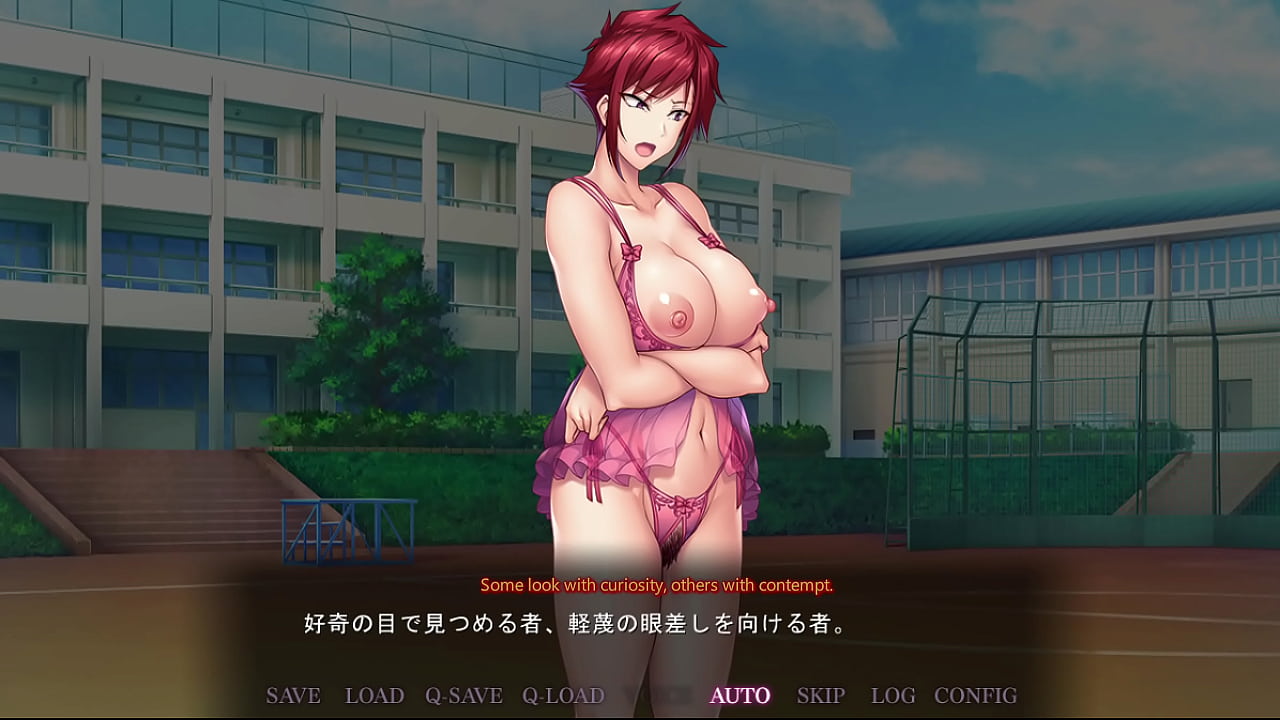Enable SKIP mode to fast-forward text
The height and width of the screenshot is (720, 1280).
(x=822, y=695)
